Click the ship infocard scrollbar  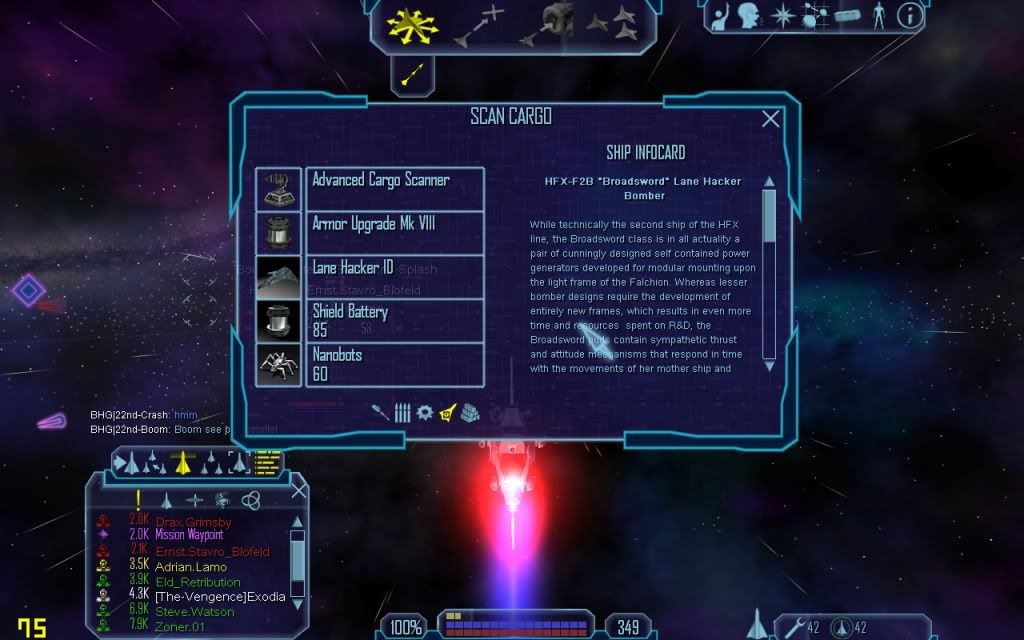(769, 270)
